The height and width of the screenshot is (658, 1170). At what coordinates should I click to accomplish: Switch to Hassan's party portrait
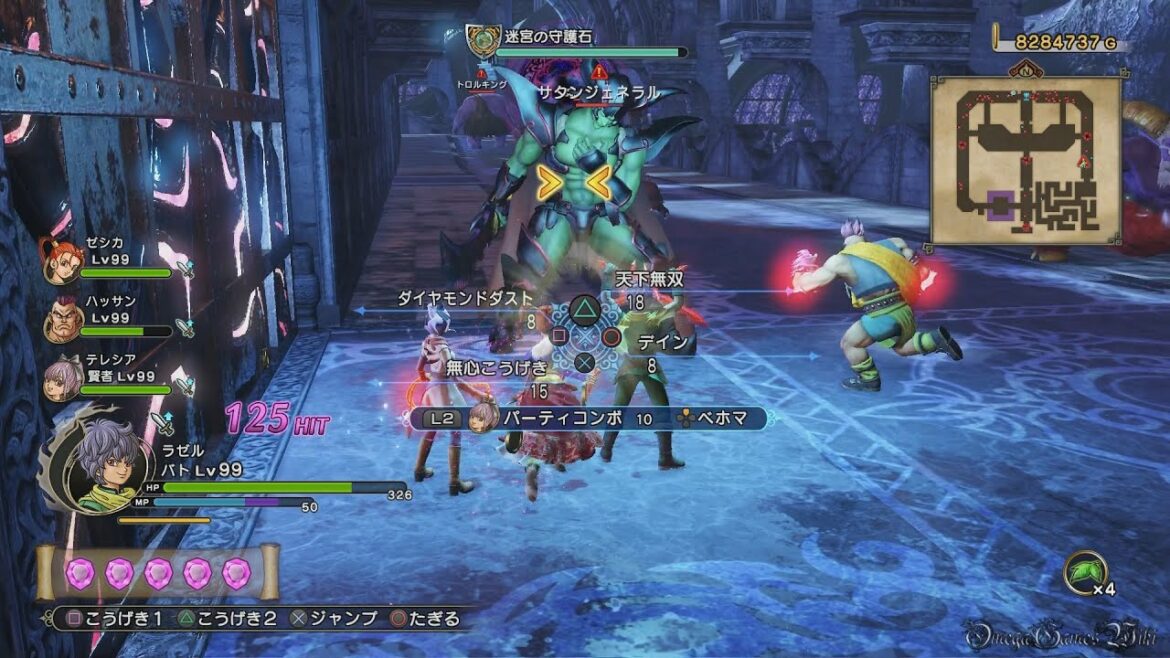click(62, 318)
